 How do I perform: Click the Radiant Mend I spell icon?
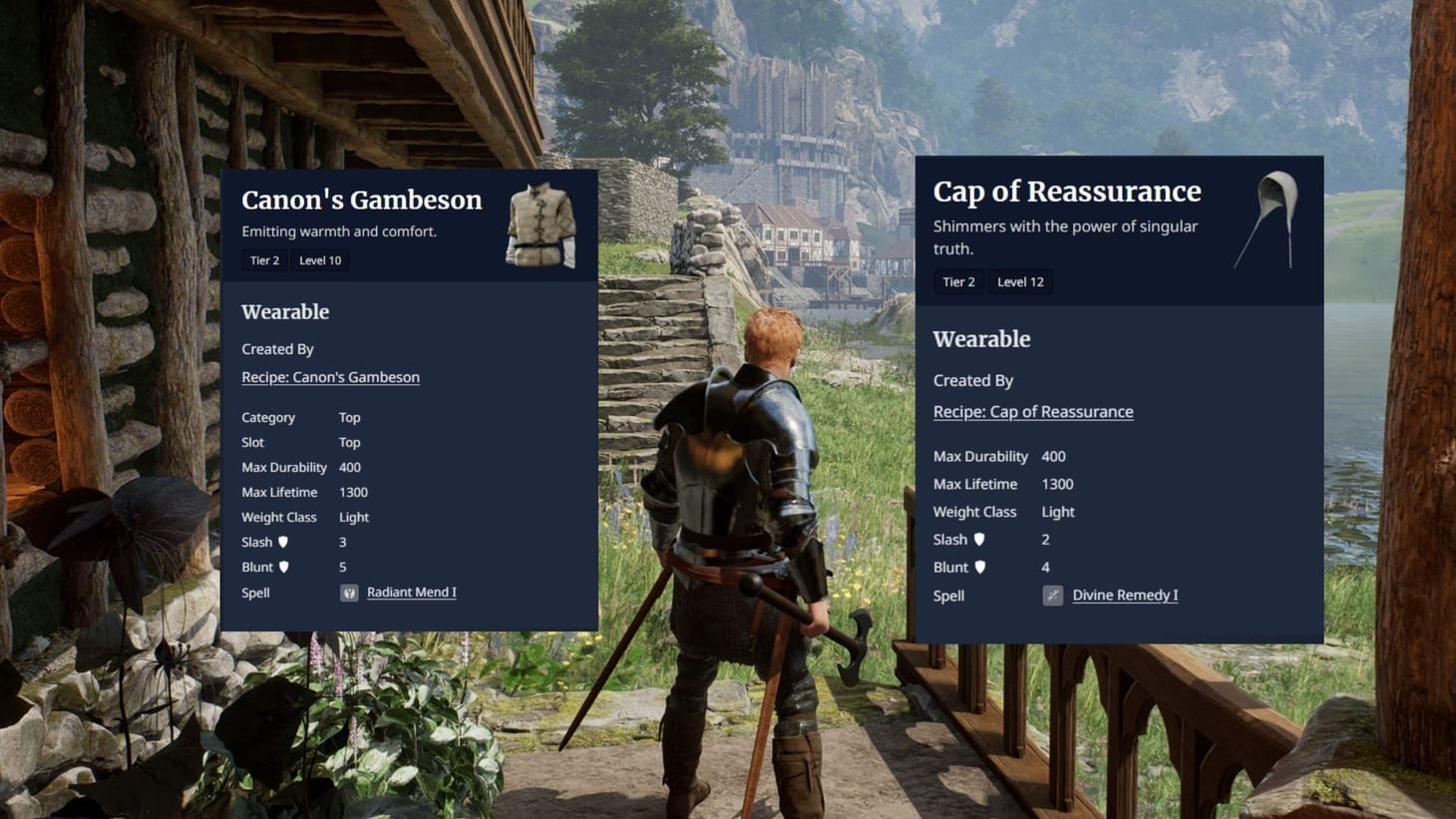348,592
